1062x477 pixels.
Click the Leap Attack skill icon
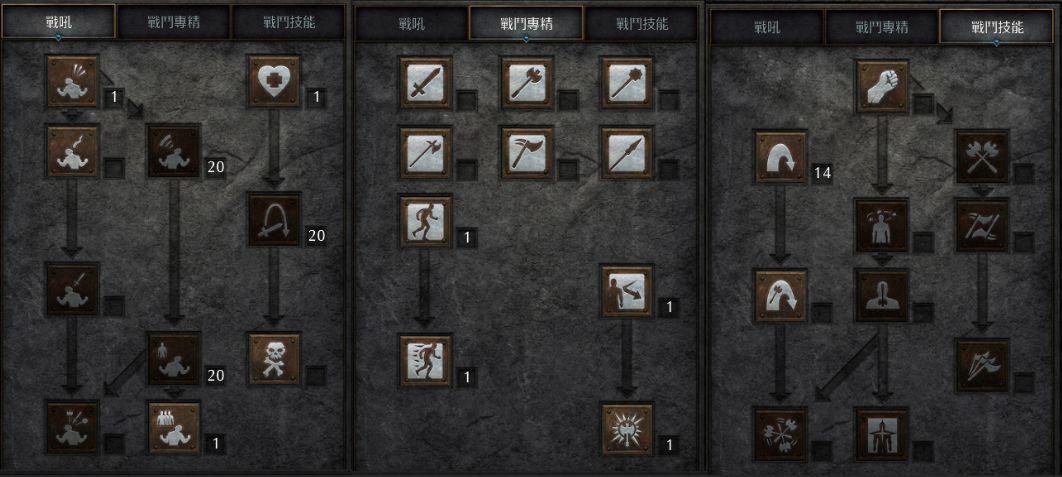[x=782, y=295]
